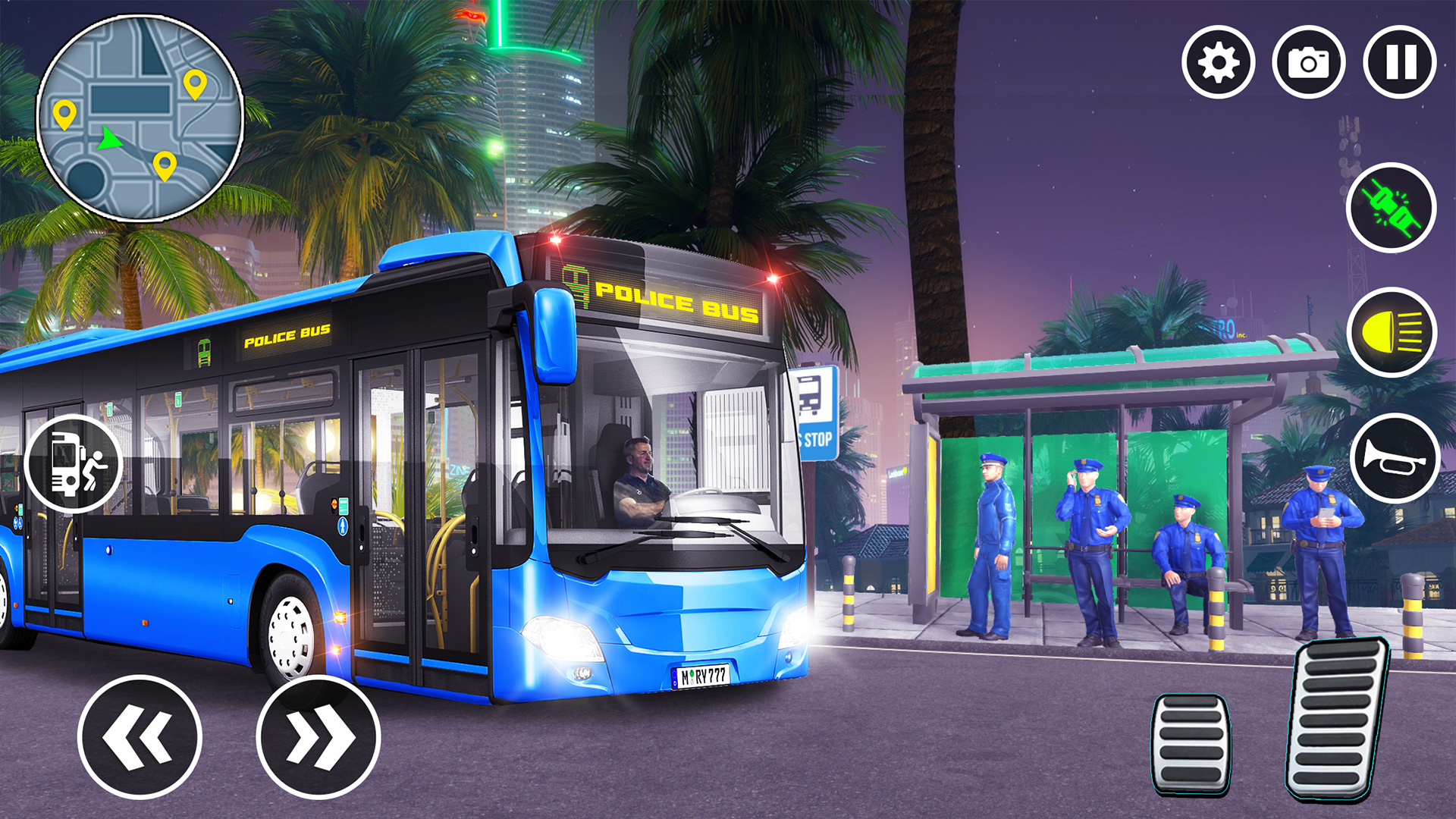Tap the camera icon to take a screenshot

tap(1308, 62)
